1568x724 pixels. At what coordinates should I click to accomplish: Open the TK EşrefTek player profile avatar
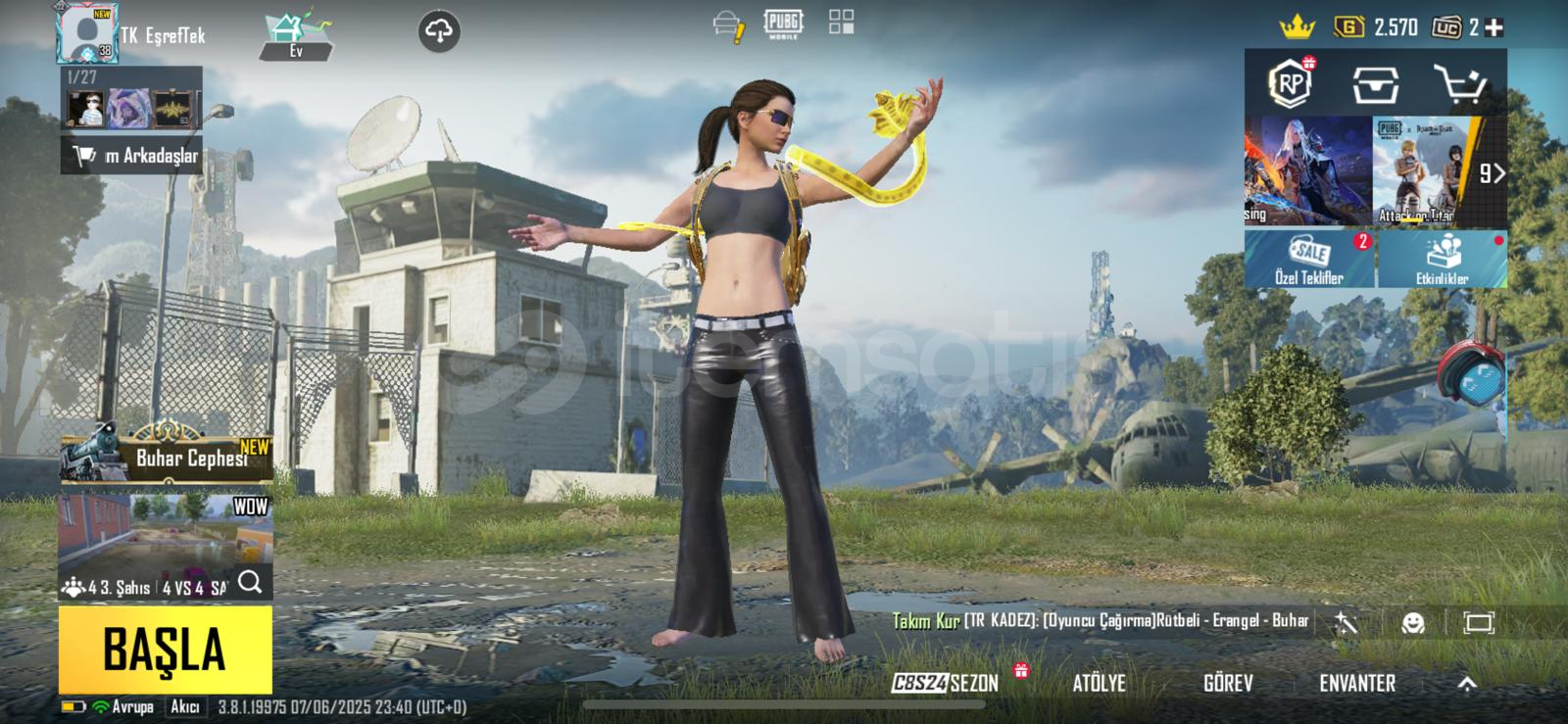[x=88, y=33]
